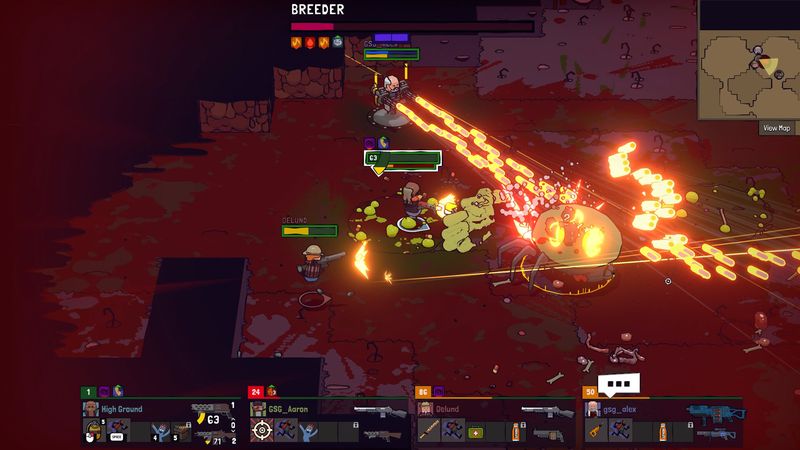Open the full map with View Map

pyautogui.click(x=776, y=127)
